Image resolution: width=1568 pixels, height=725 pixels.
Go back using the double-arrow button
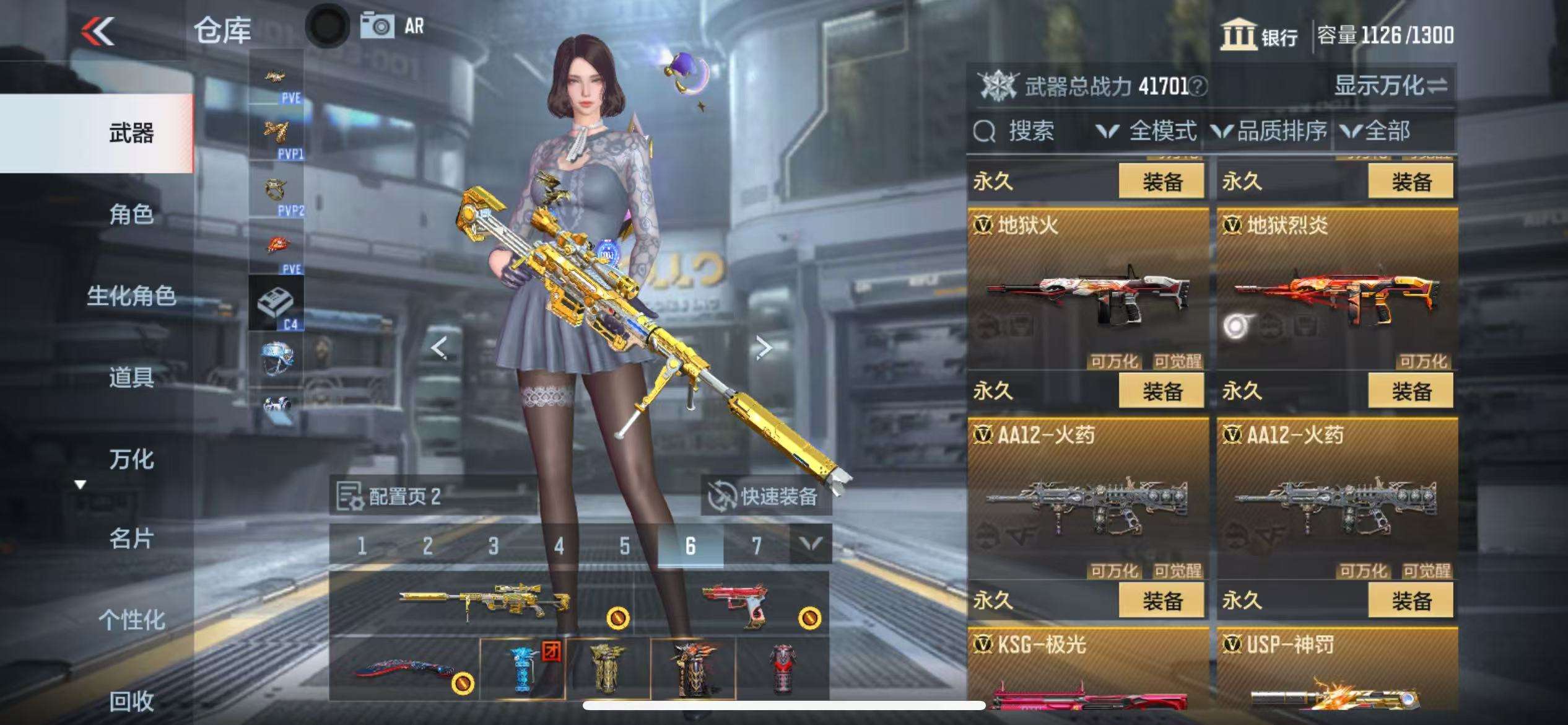pyautogui.click(x=99, y=31)
